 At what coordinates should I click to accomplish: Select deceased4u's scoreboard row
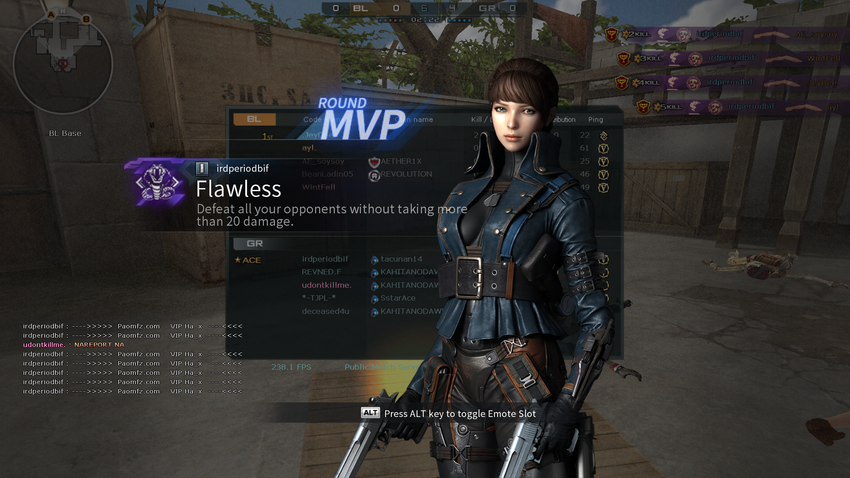[327, 311]
